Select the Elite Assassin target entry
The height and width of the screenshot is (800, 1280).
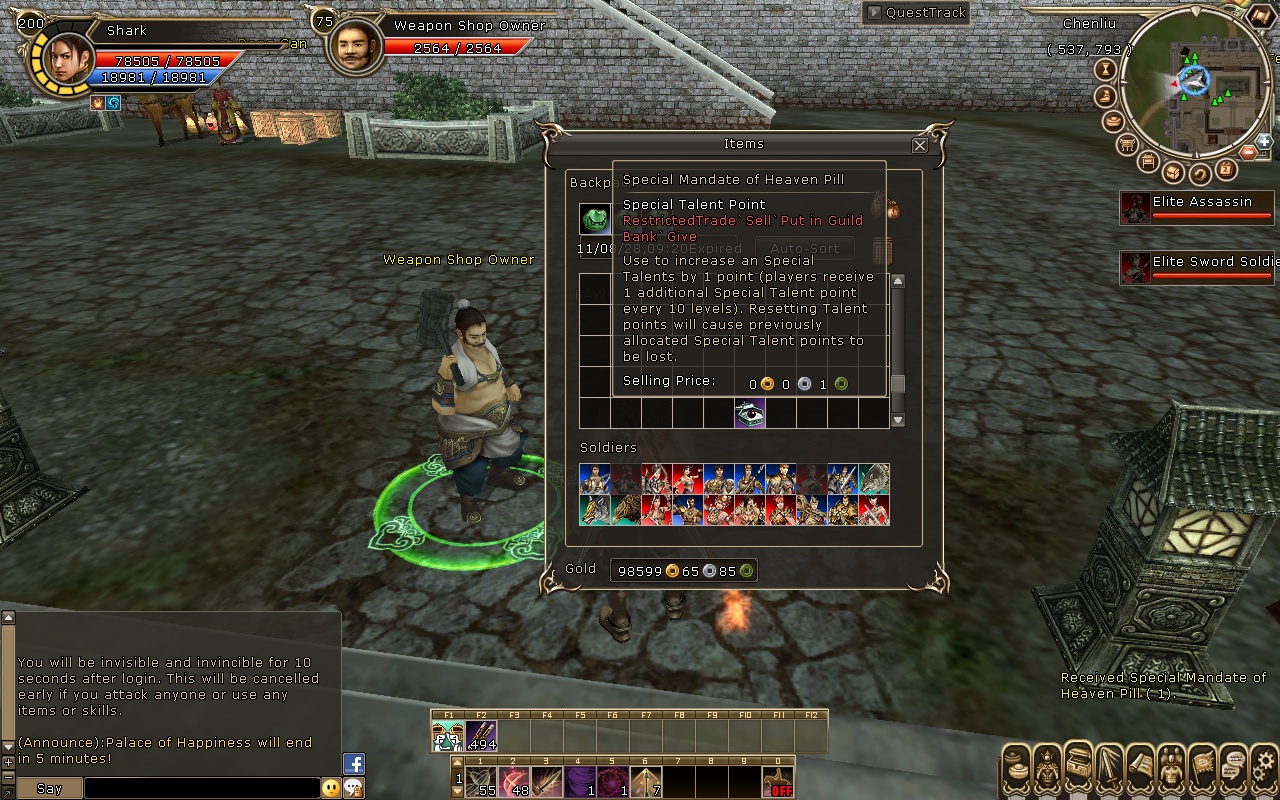pyautogui.click(x=1198, y=208)
